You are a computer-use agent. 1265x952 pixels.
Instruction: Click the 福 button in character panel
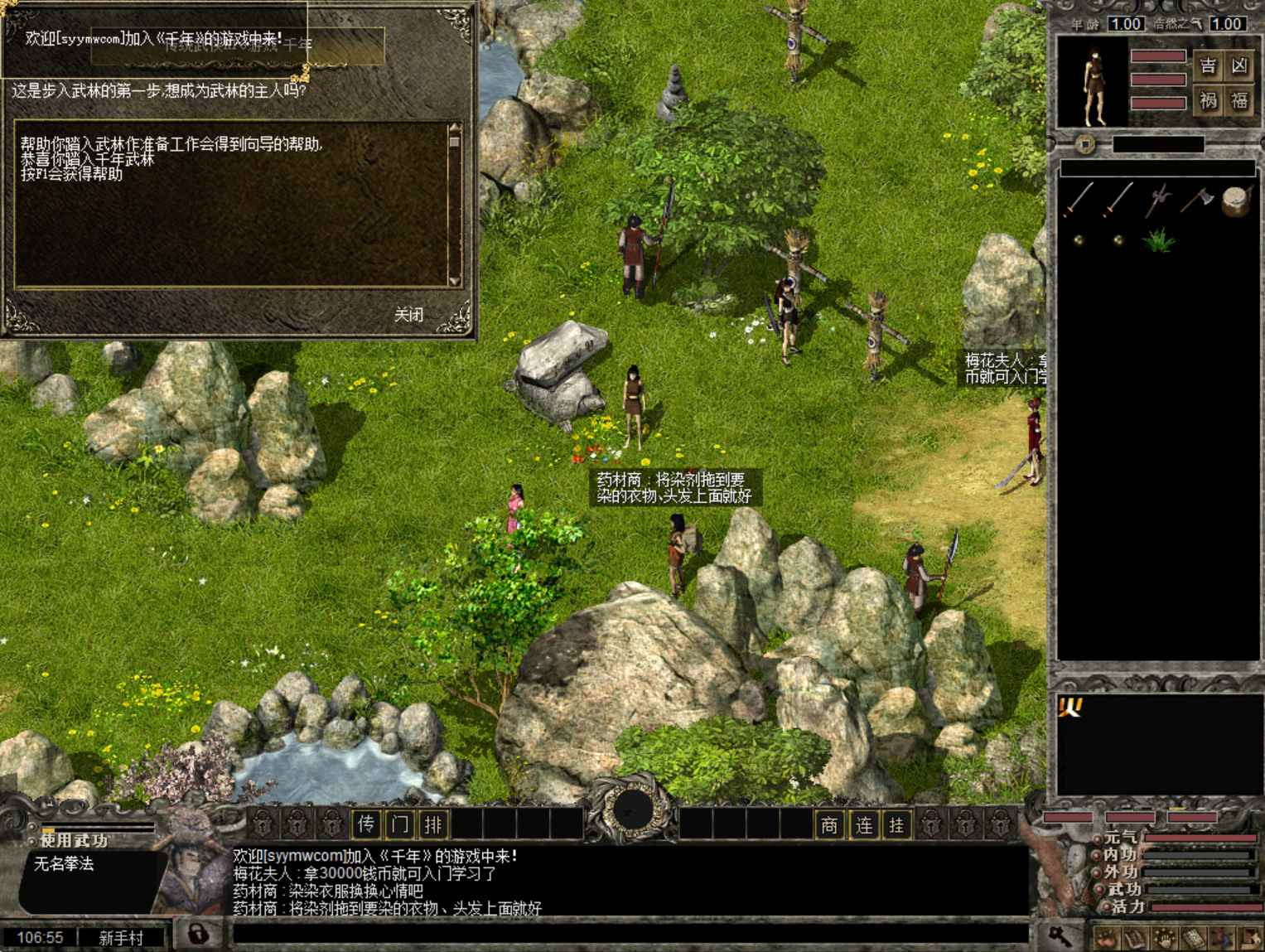pyautogui.click(x=1239, y=101)
